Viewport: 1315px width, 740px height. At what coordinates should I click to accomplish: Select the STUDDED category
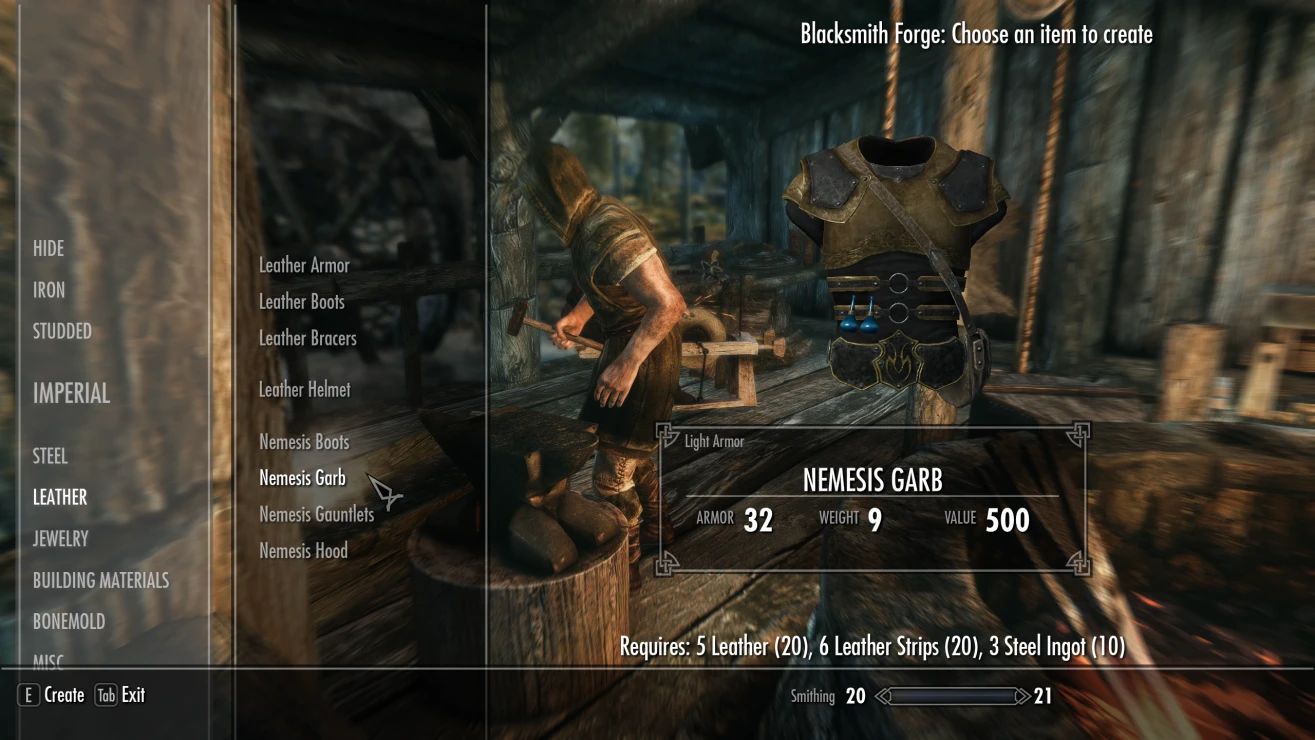coord(62,331)
